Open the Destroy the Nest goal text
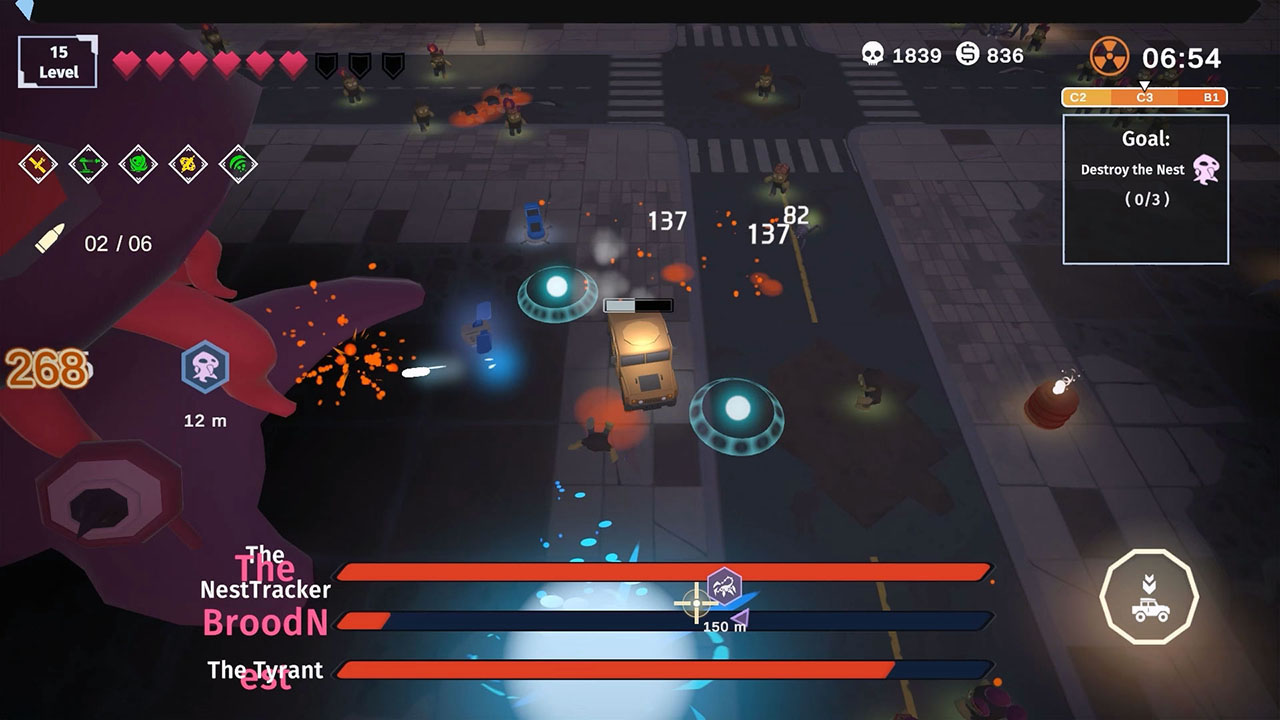The height and width of the screenshot is (720, 1280). pyautogui.click(x=1134, y=169)
